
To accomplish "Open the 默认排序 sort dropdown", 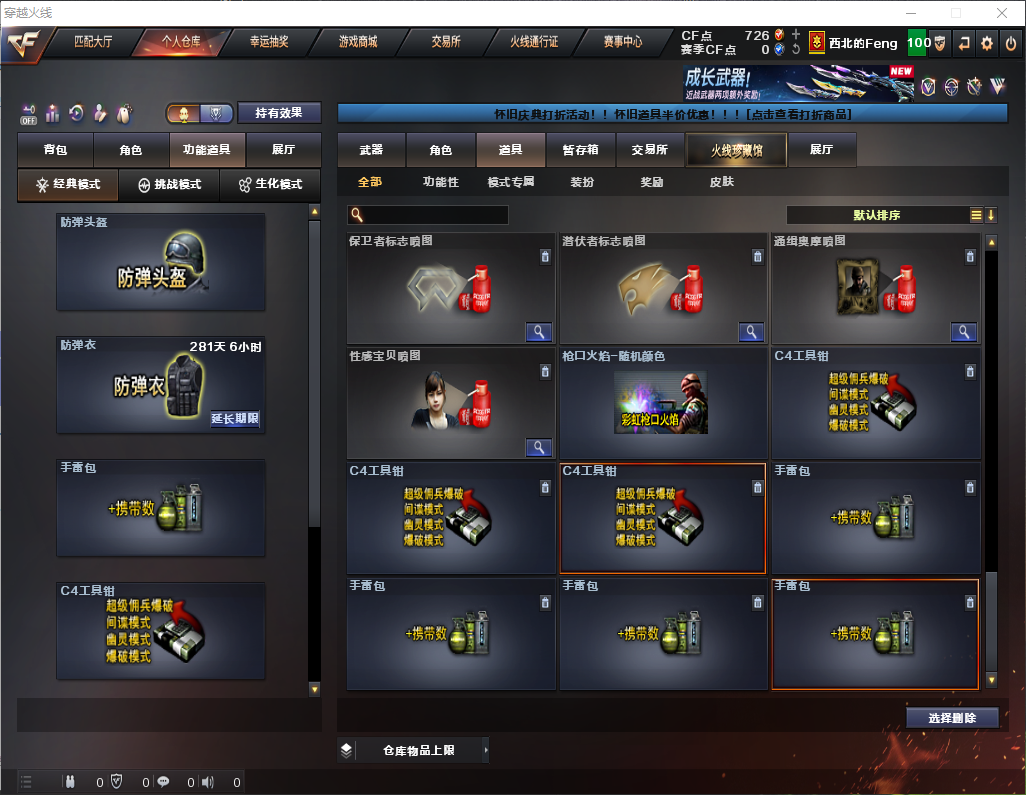I will [876, 215].
